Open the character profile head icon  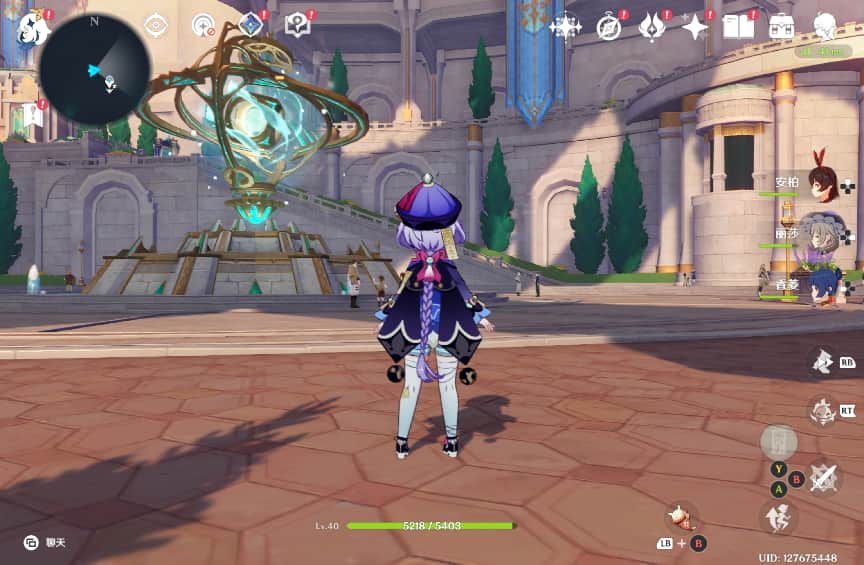tap(825, 26)
